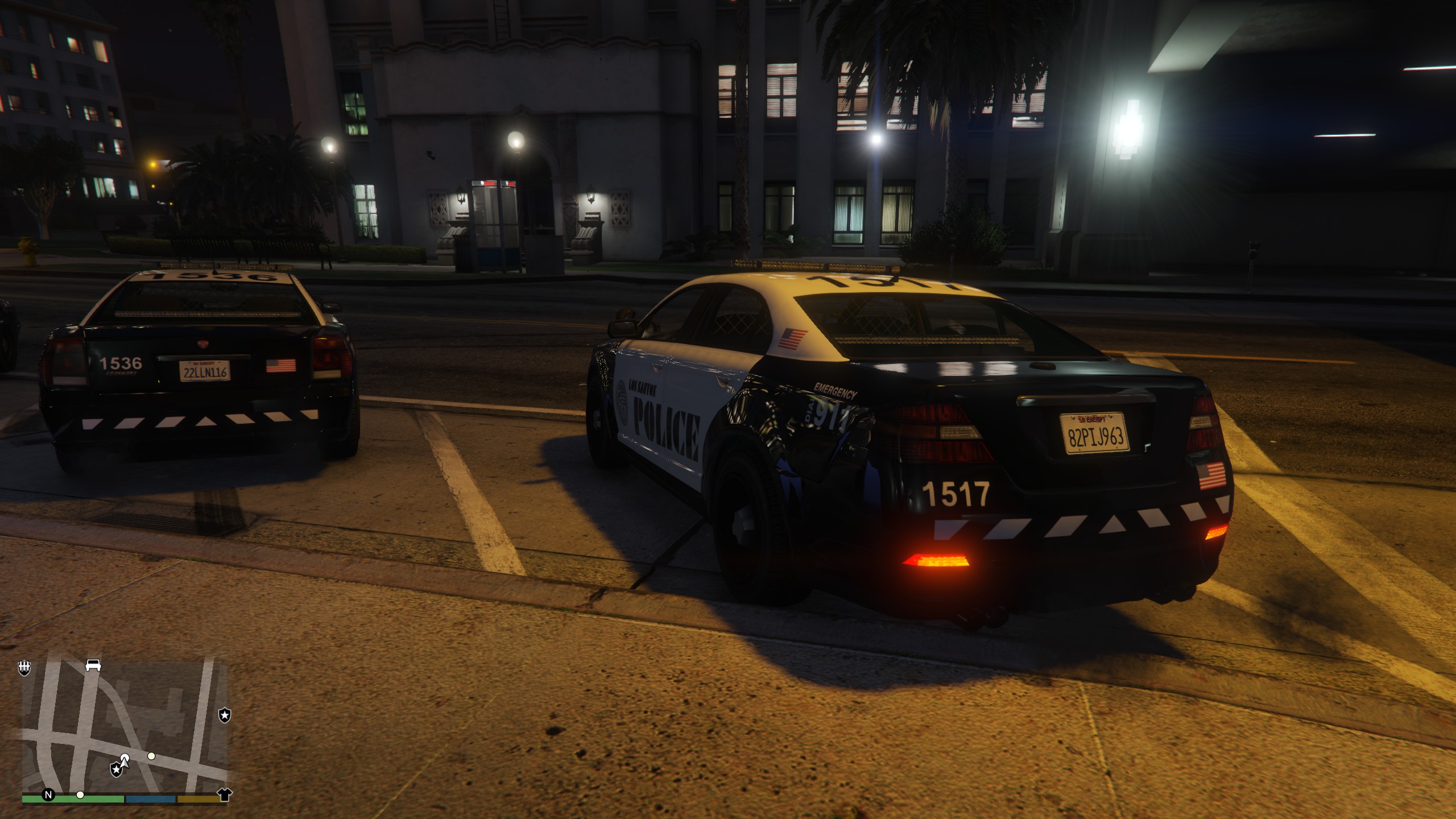The image size is (1456, 819).
Task: Click the white car blip on minimap
Action: pos(93,665)
